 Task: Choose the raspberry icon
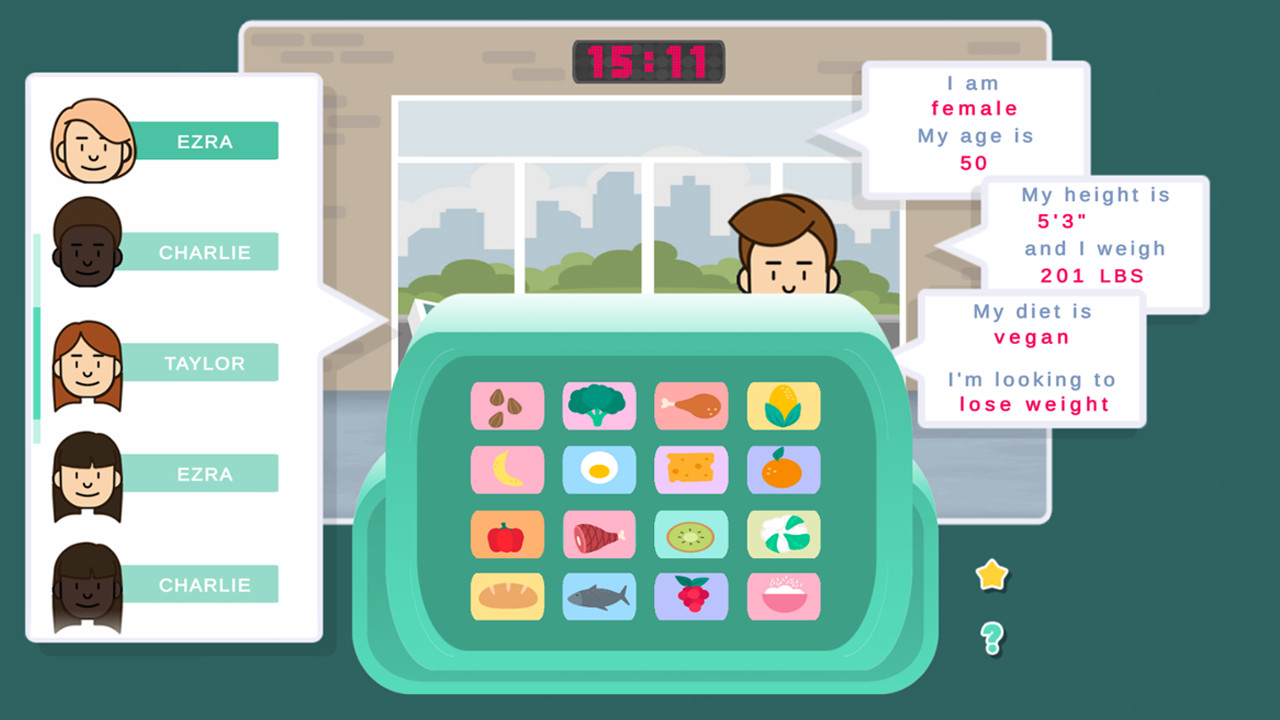coord(691,597)
